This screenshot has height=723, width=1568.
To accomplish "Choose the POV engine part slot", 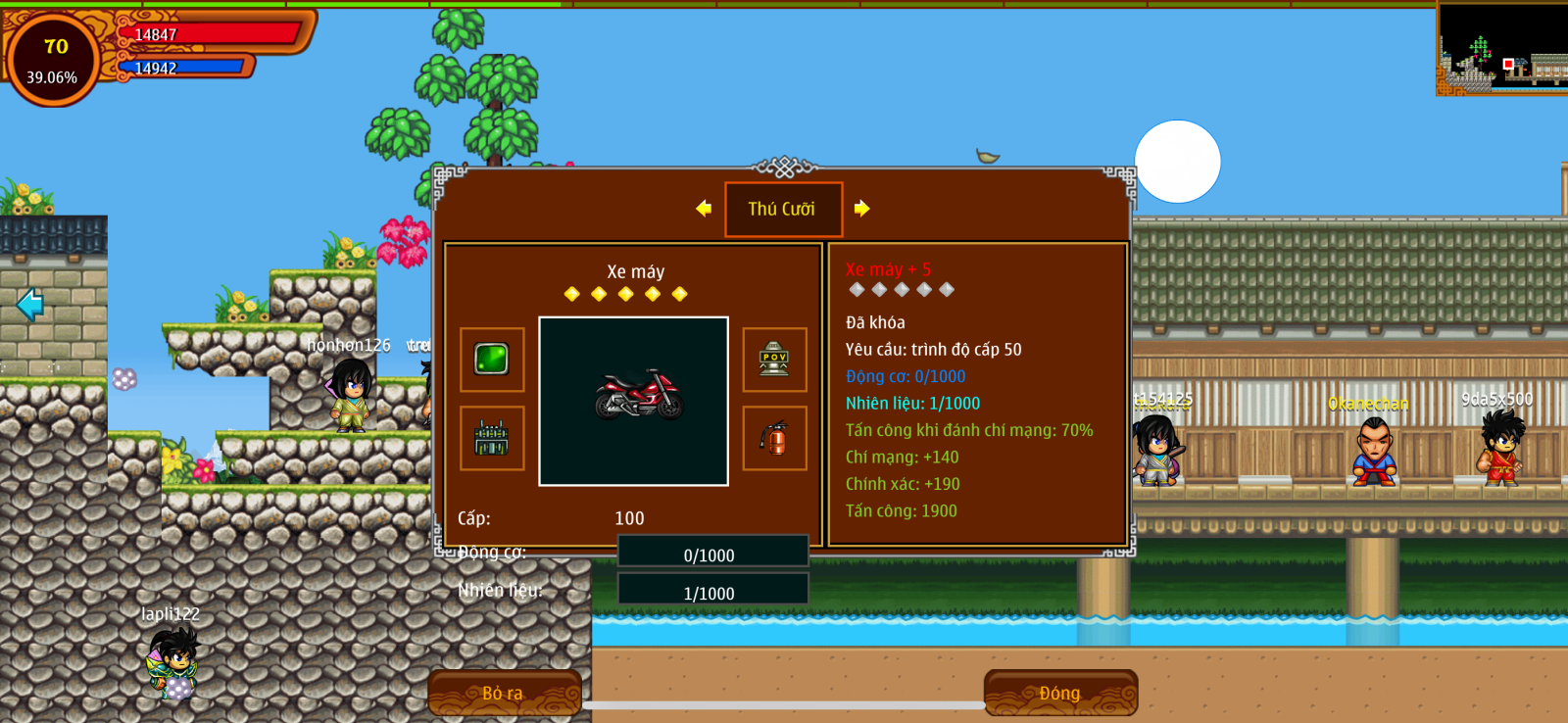I will pos(774,360).
